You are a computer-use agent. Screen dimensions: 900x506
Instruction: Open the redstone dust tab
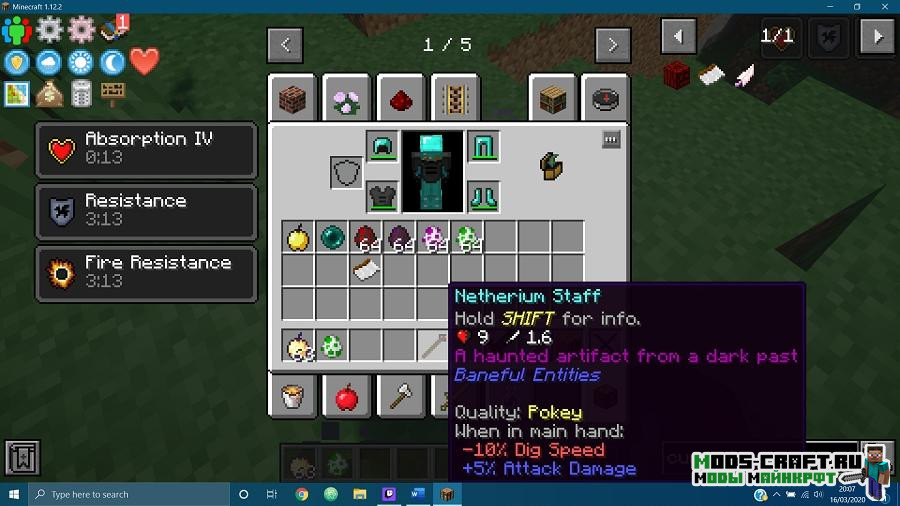click(400, 99)
